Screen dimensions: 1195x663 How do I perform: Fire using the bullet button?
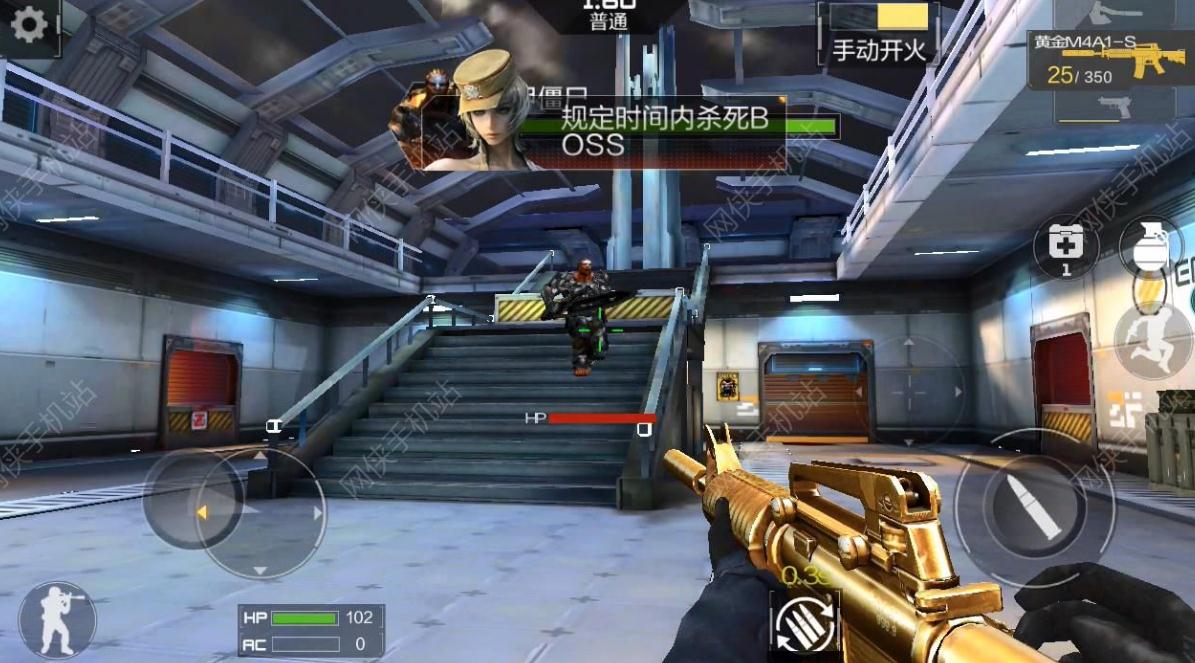pyautogui.click(x=1030, y=507)
